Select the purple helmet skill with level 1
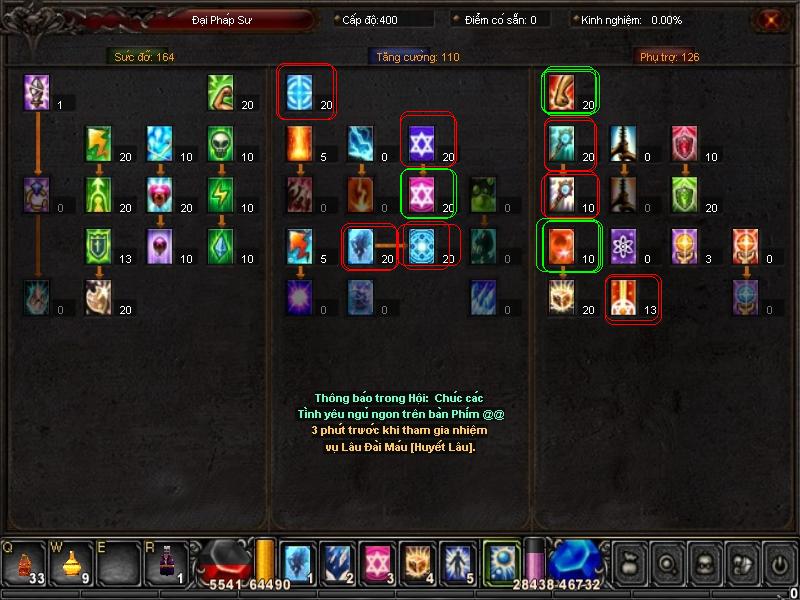This screenshot has height=600, width=800. (37, 92)
